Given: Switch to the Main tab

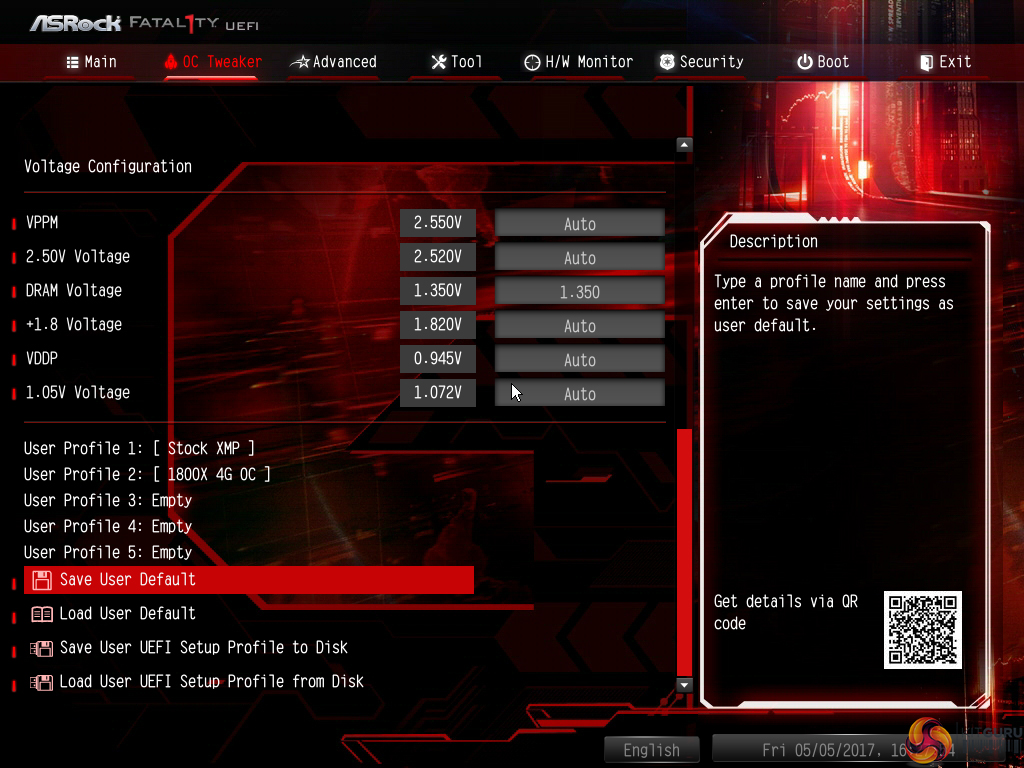Looking at the screenshot, I should pos(91,62).
